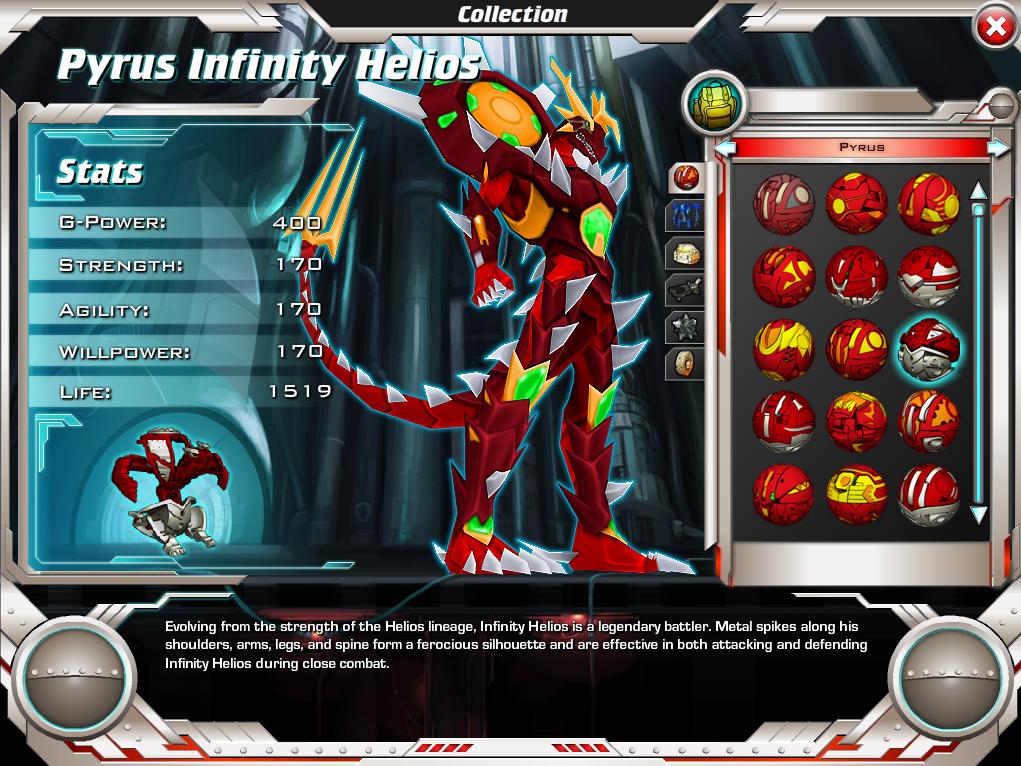Switch to the next attribute with right arrow
Screen dimensions: 1021x766
pos(998,147)
